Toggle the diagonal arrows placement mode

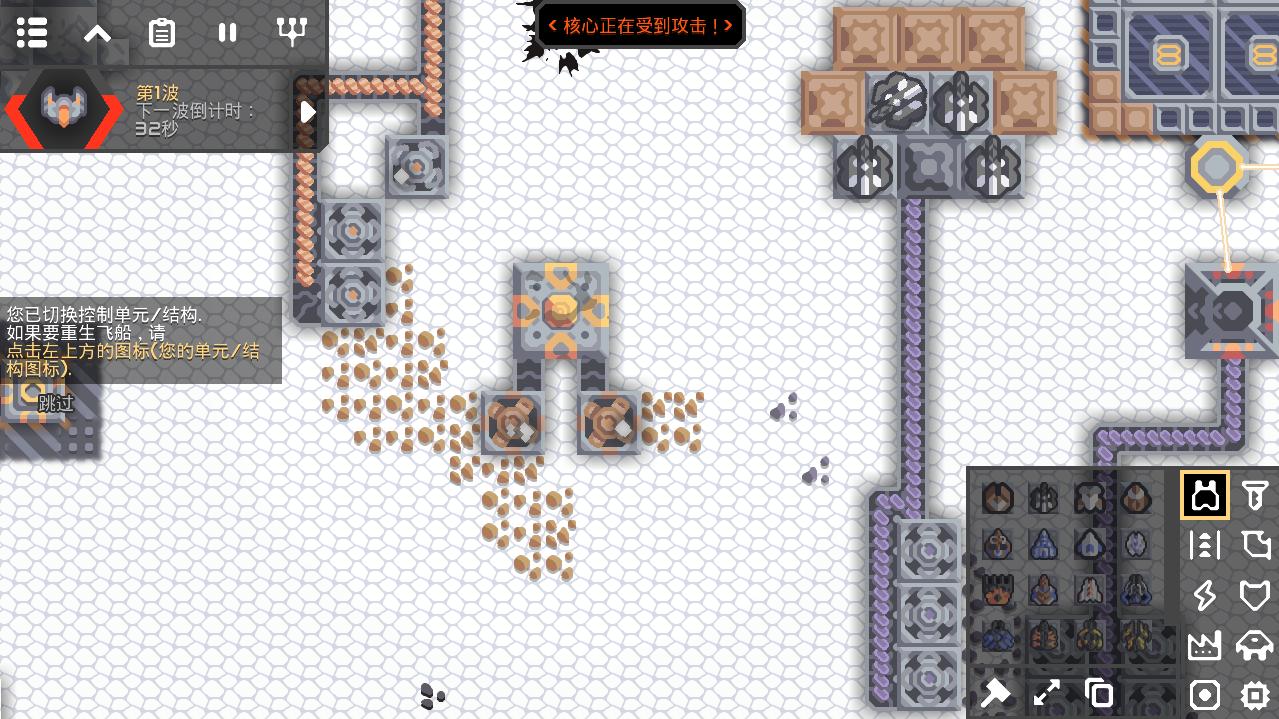(x=1047, y=693)
